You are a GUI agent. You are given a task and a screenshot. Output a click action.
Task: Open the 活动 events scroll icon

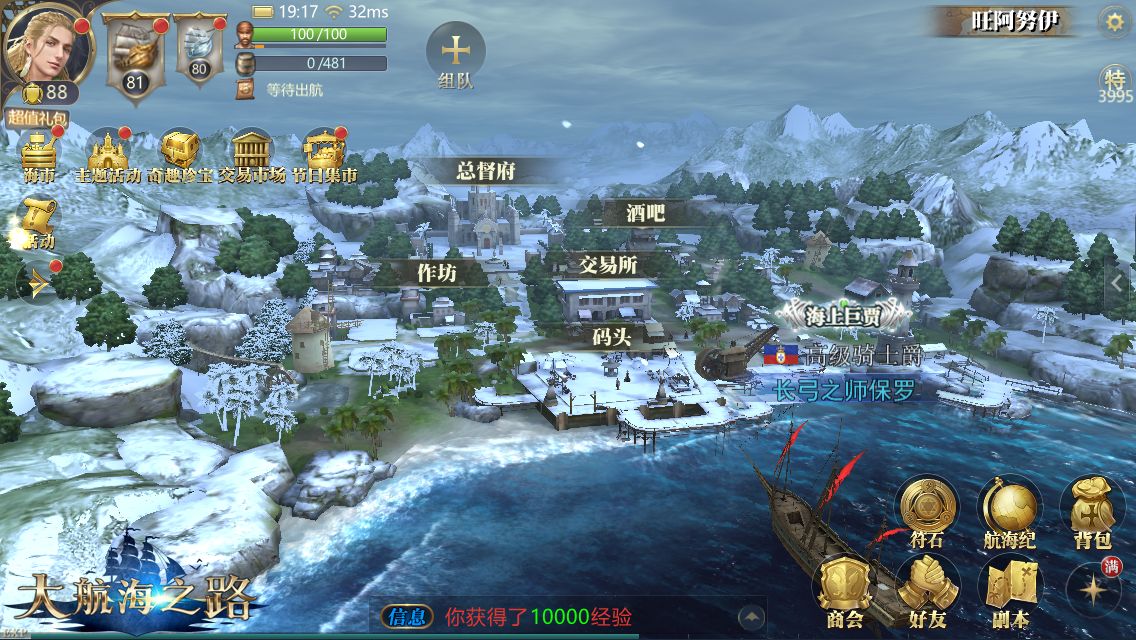(x=38, y=220)
